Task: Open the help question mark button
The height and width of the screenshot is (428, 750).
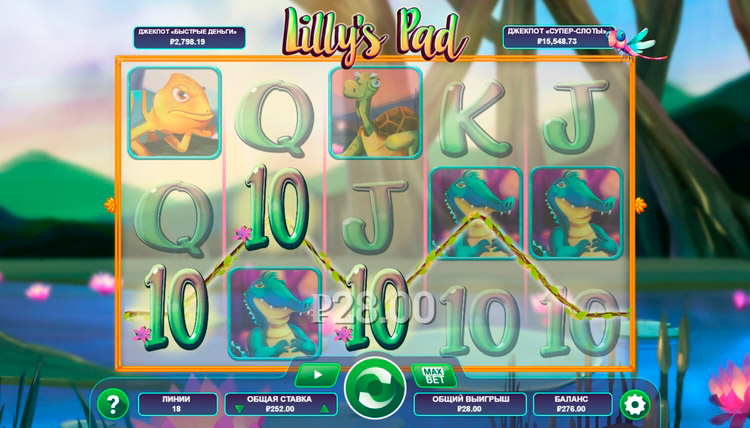Action: click(116, 403)
